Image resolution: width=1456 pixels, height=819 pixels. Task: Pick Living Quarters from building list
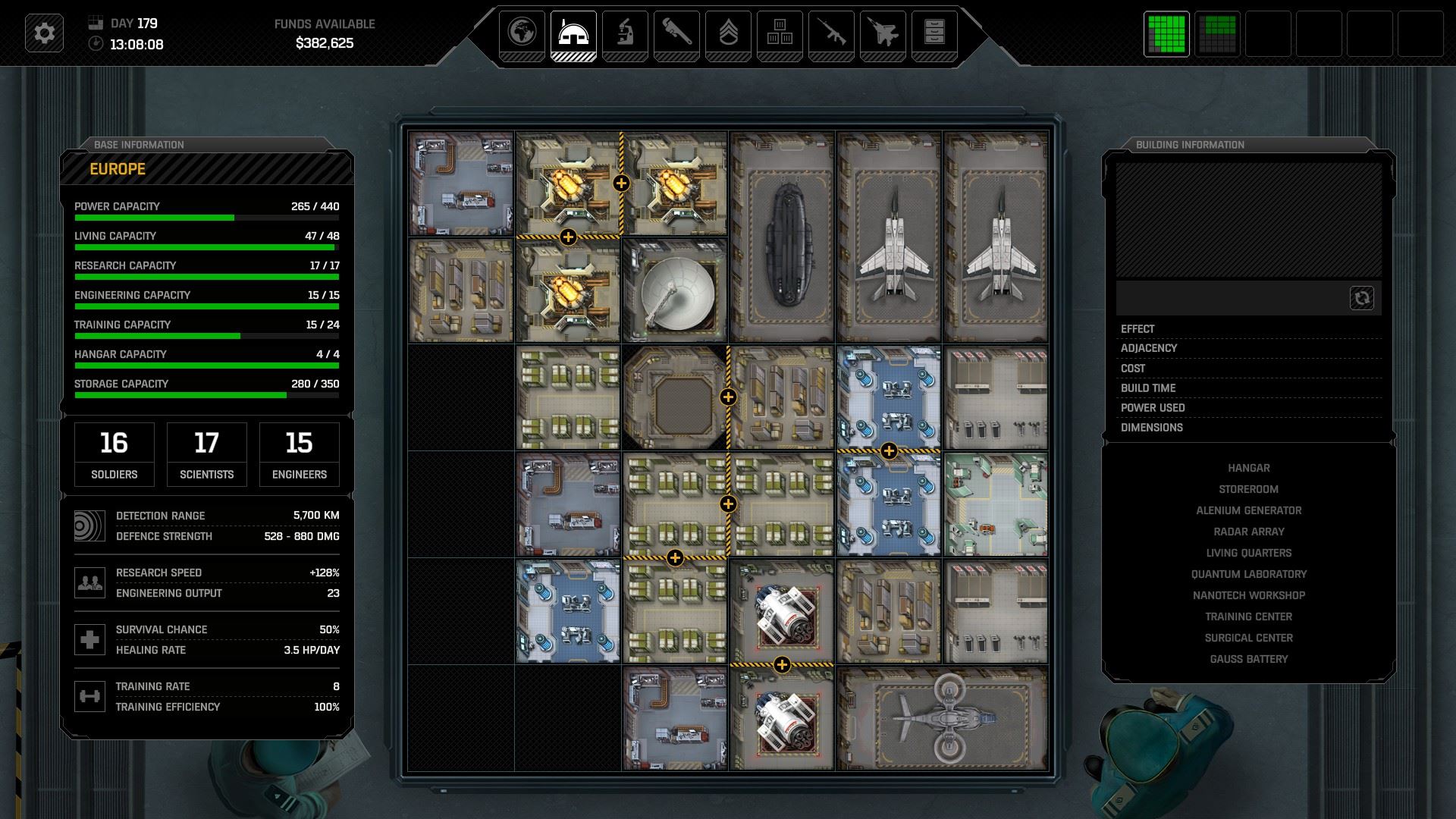1248,553
